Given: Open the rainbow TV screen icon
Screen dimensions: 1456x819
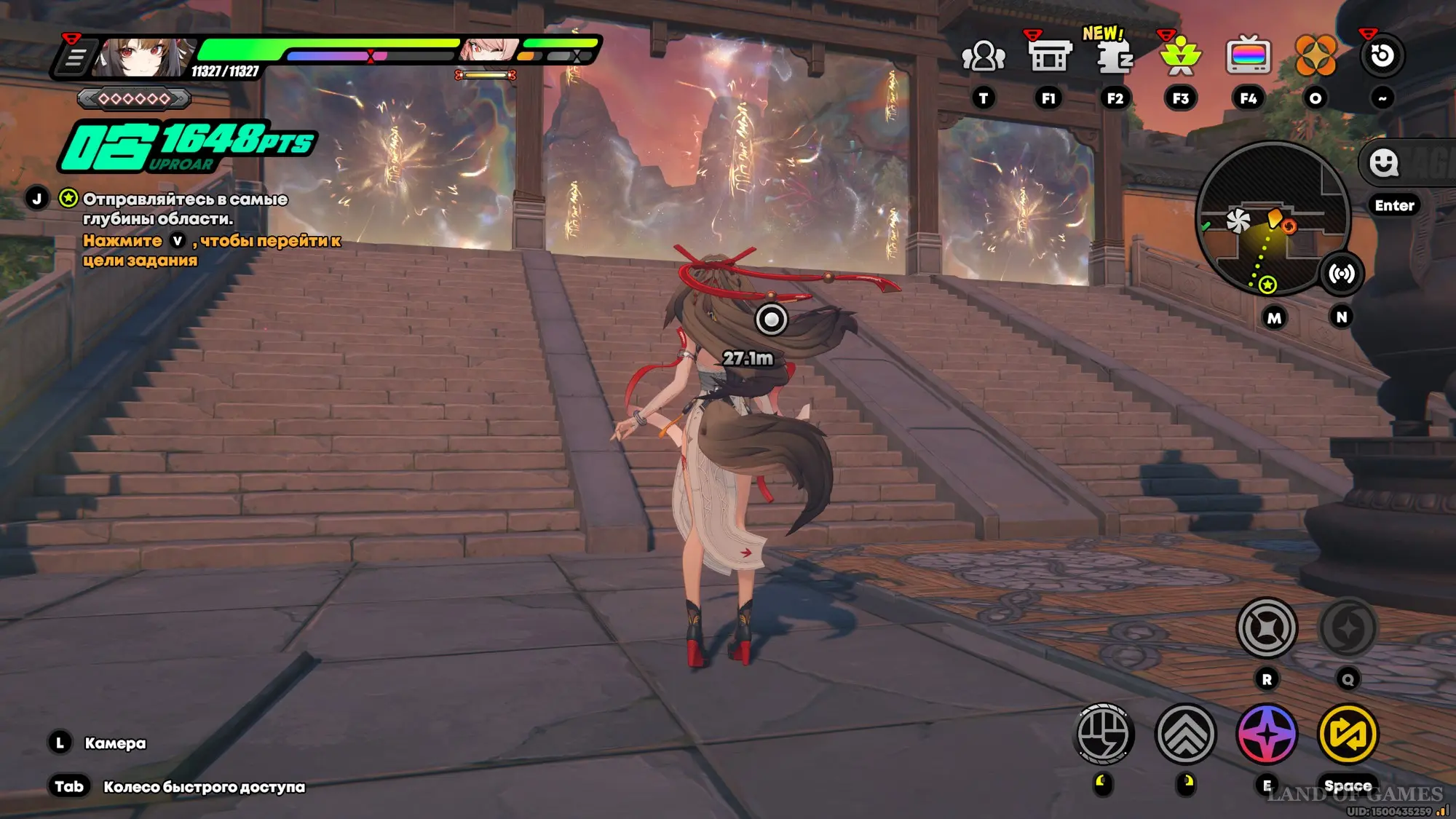Looking at the screenshot, I should click(x=1249, y=56).
